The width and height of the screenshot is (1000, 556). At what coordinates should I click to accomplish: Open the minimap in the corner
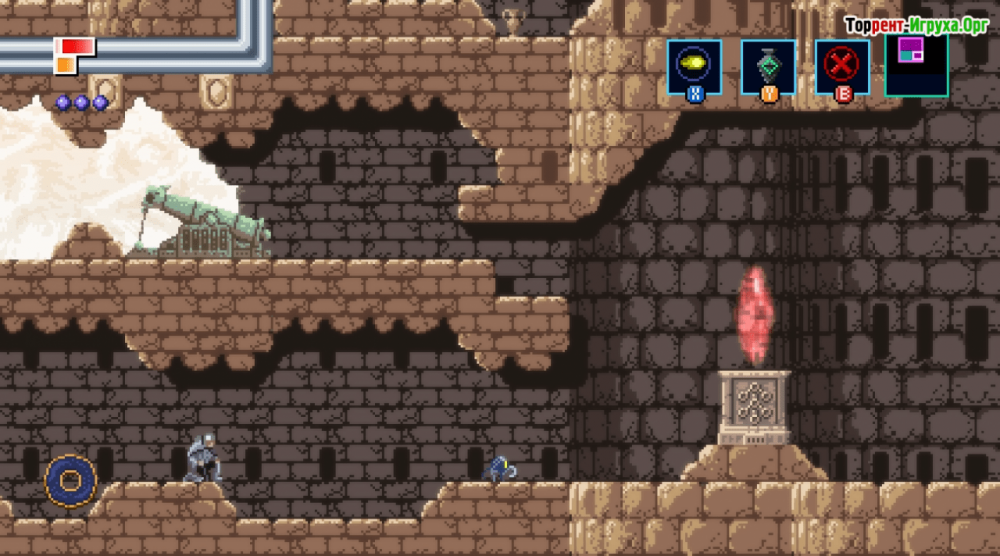pos(916,63)
